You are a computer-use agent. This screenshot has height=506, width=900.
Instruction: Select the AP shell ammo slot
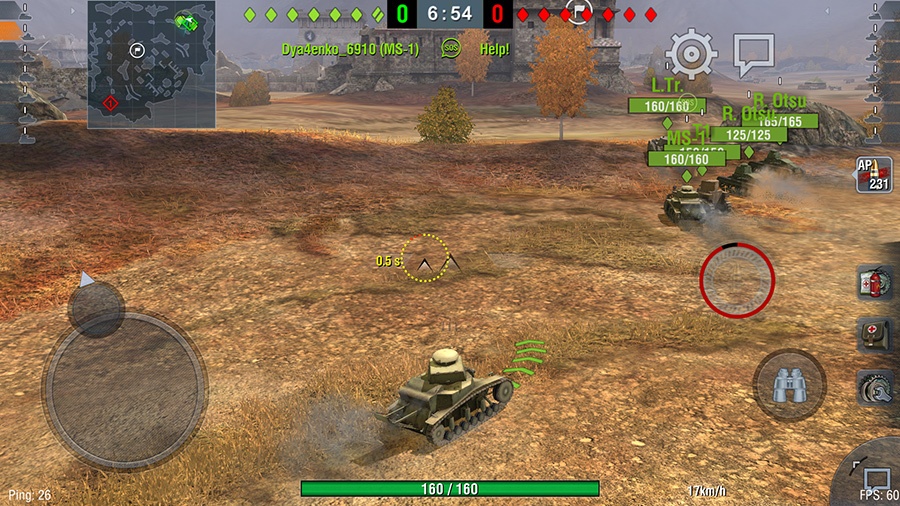pos(873,174)
